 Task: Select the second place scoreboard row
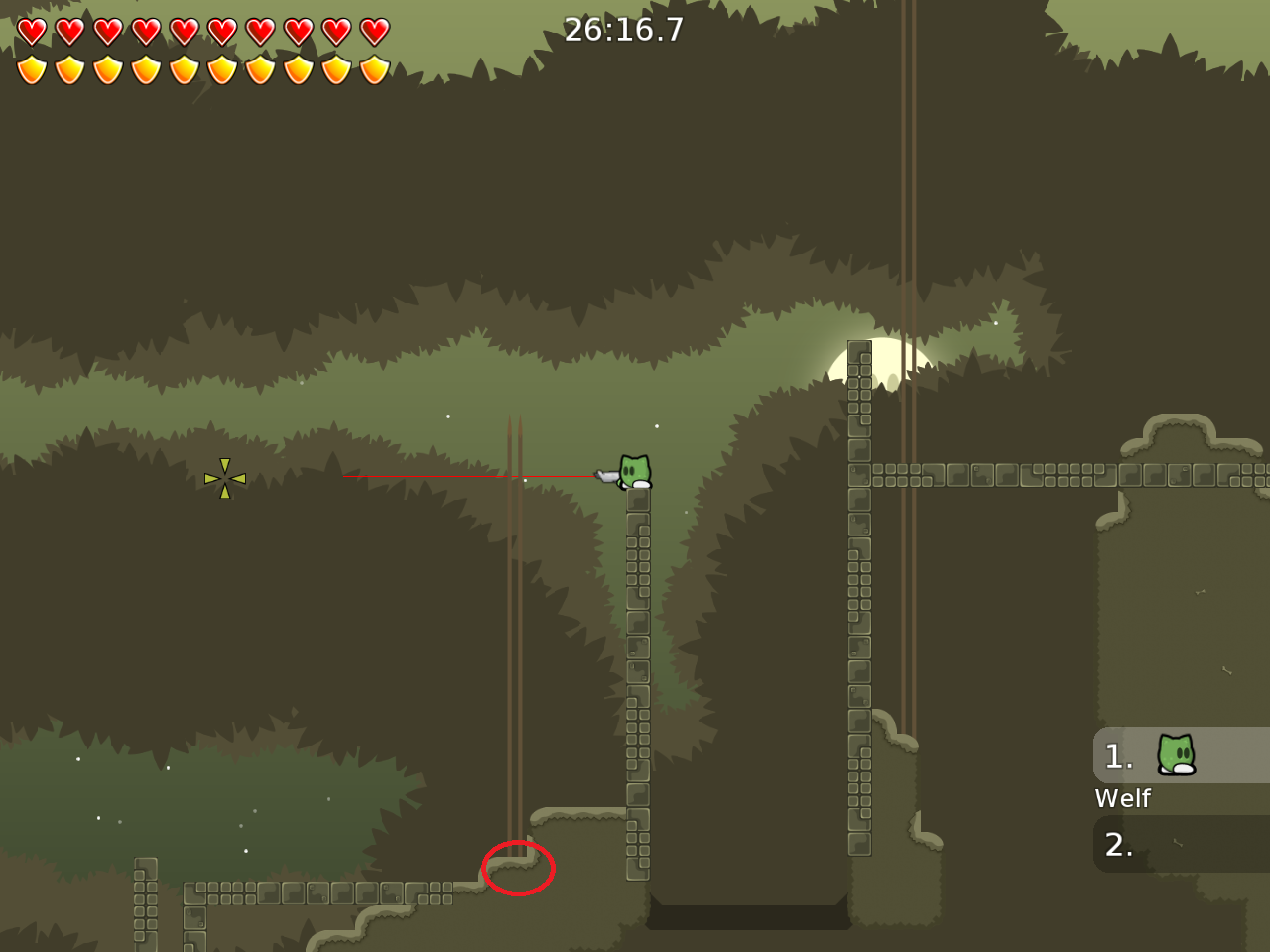pyautogui.click(x=1181, y=844)
